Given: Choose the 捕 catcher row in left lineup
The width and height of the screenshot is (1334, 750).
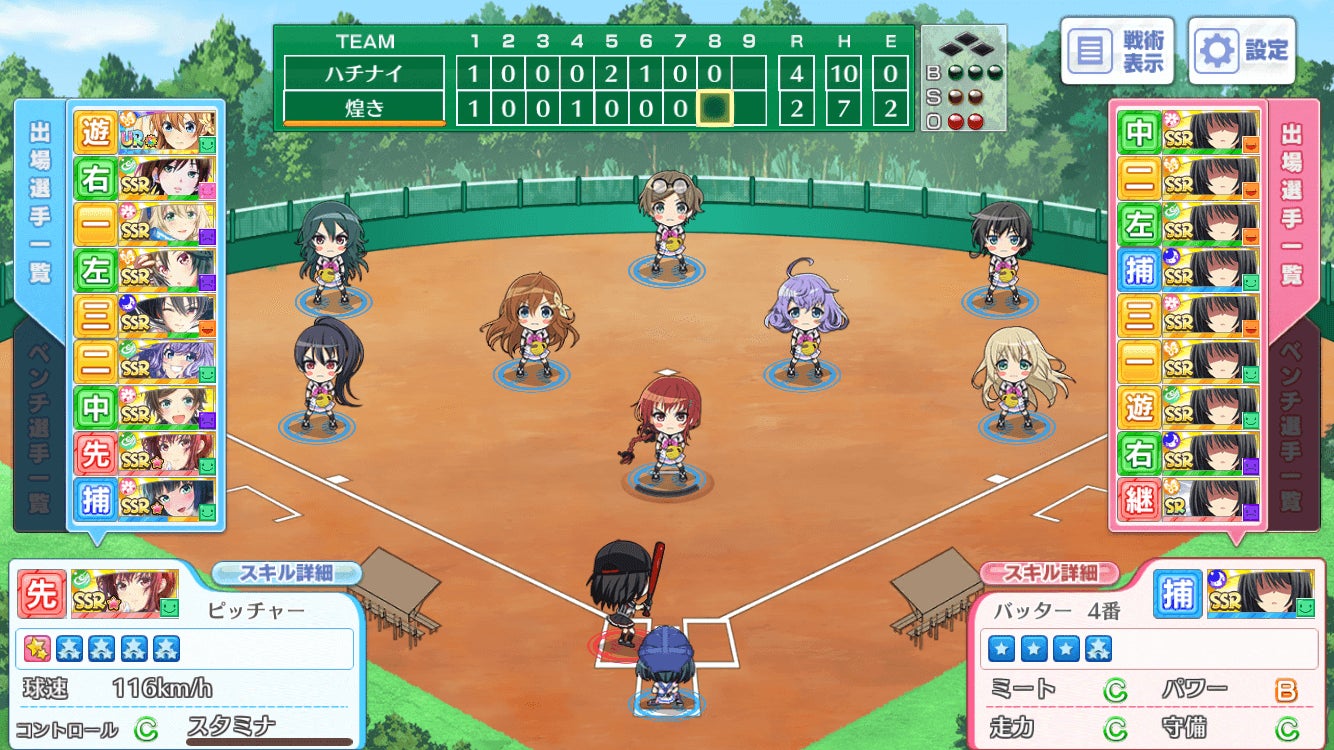Looking at the screenshot, I should click(146, 500).
